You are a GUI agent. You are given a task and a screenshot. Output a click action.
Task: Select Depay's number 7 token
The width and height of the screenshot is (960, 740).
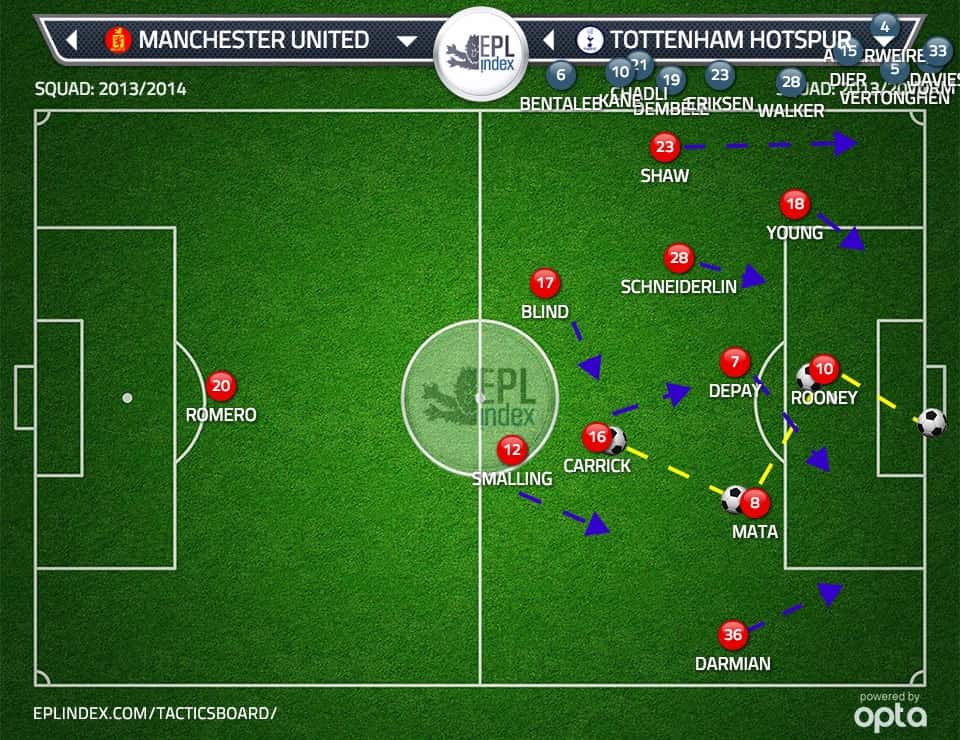pos(735,362)
